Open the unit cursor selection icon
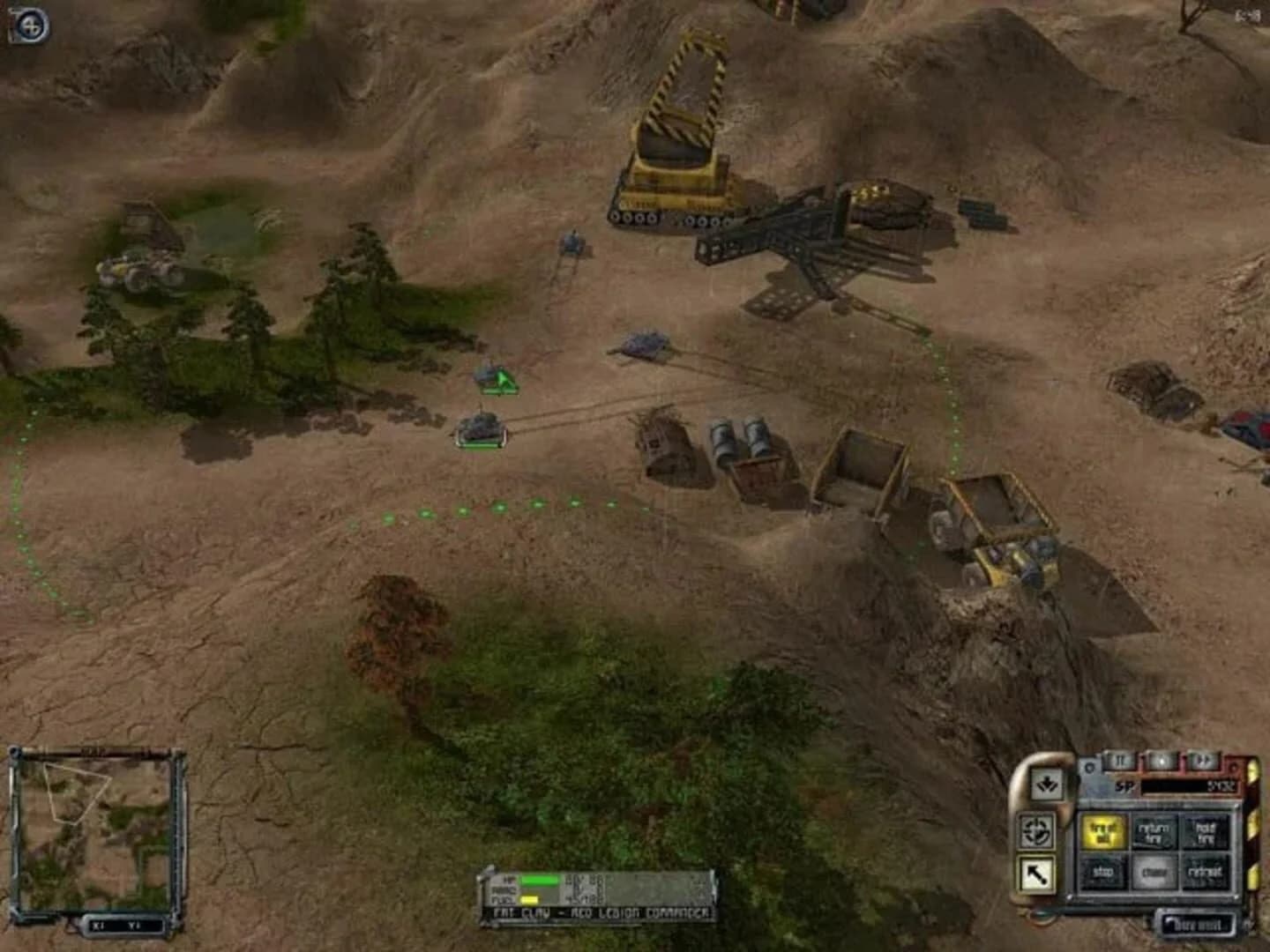Viewport: 1270px width, 952px height. pos(1037,874)
